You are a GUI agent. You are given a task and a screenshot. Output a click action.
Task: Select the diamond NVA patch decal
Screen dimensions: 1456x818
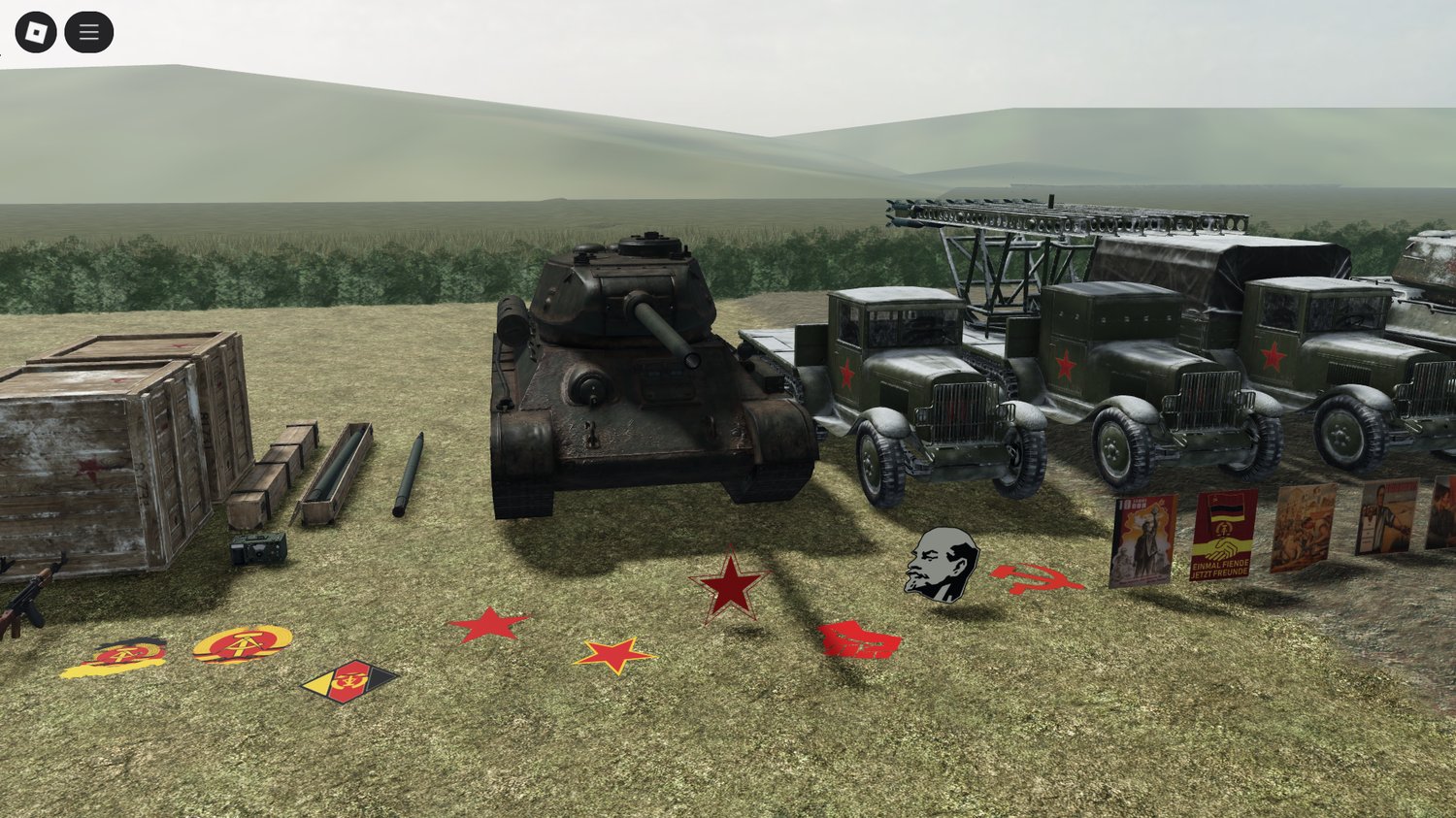coord(351,679)
